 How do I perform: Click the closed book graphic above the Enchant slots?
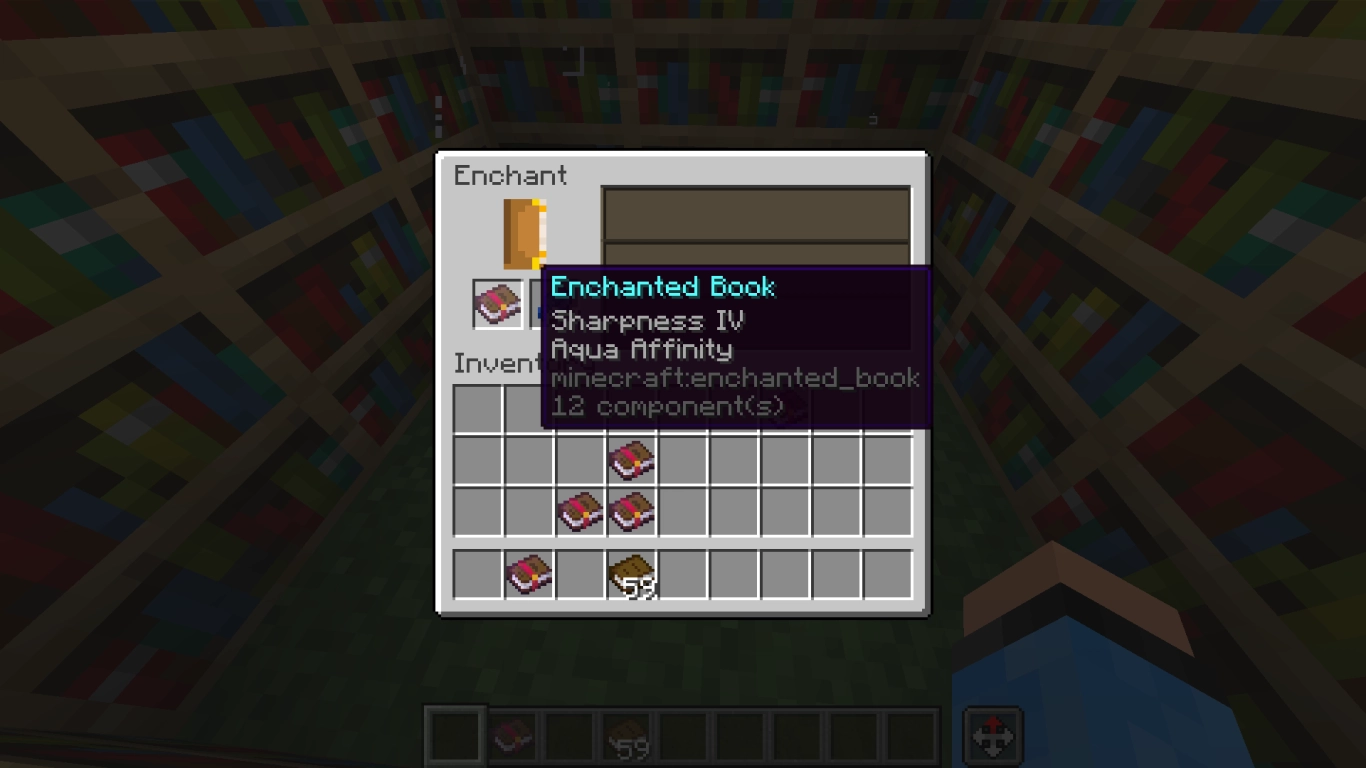tap(523, 232)
